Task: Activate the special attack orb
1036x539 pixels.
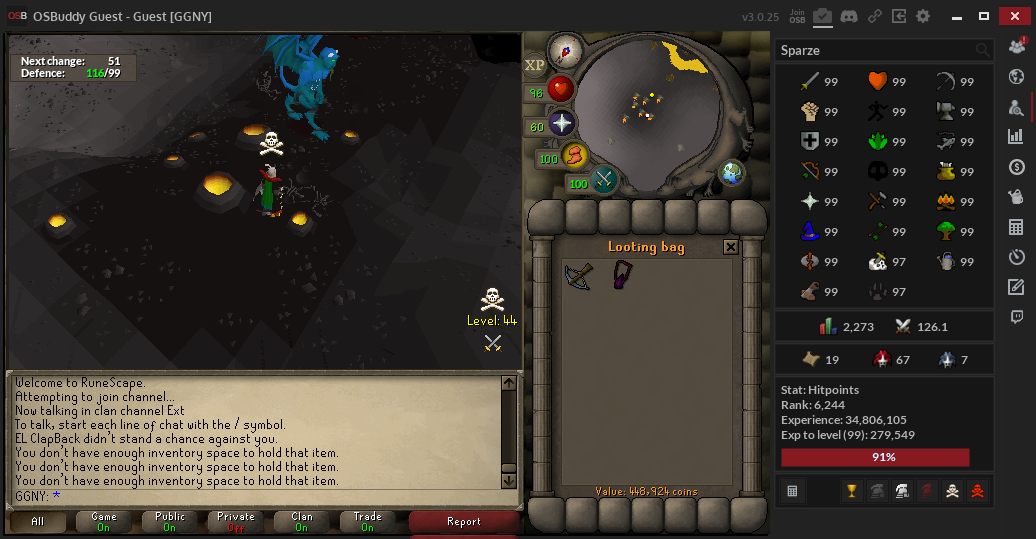Action: [x=604, y=181]
